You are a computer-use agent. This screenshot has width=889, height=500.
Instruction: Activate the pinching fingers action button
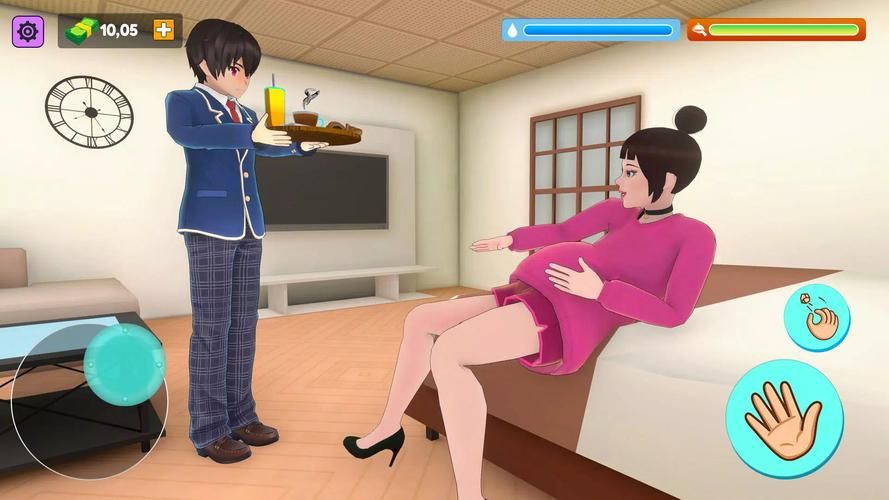point(816,318)
